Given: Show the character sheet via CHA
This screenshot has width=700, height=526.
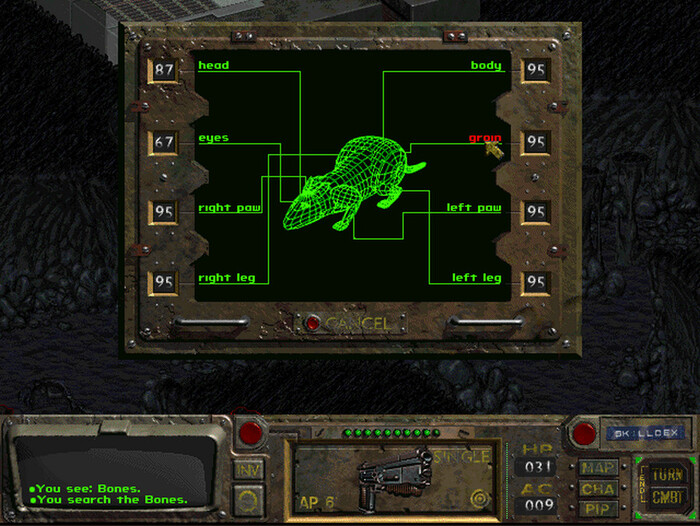Looking at the screenshot, I should point(597,488).
